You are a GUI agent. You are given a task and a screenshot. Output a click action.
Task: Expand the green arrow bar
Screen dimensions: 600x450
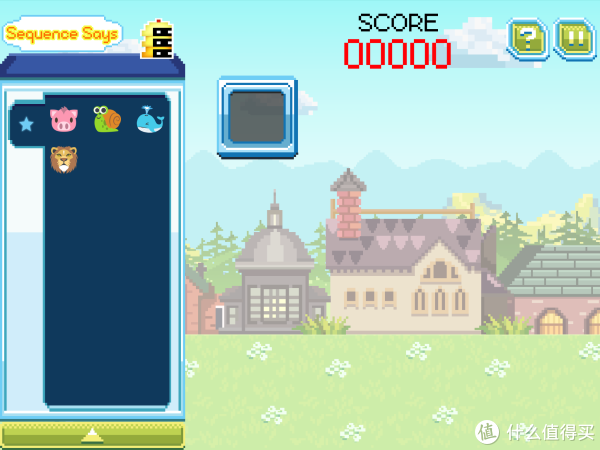pos(92,434)
